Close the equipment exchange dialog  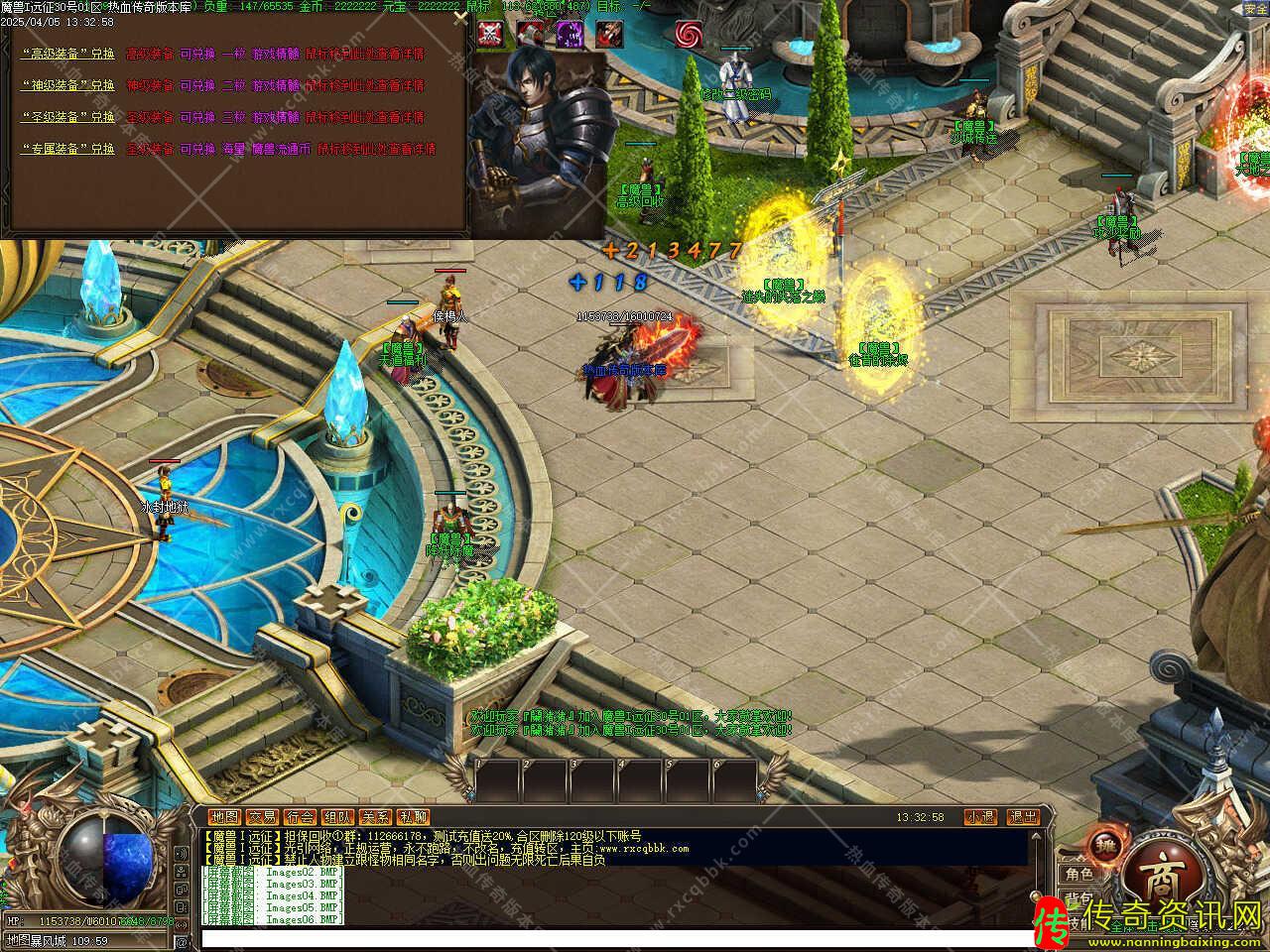pyautogui.click(x=458, y=17)
